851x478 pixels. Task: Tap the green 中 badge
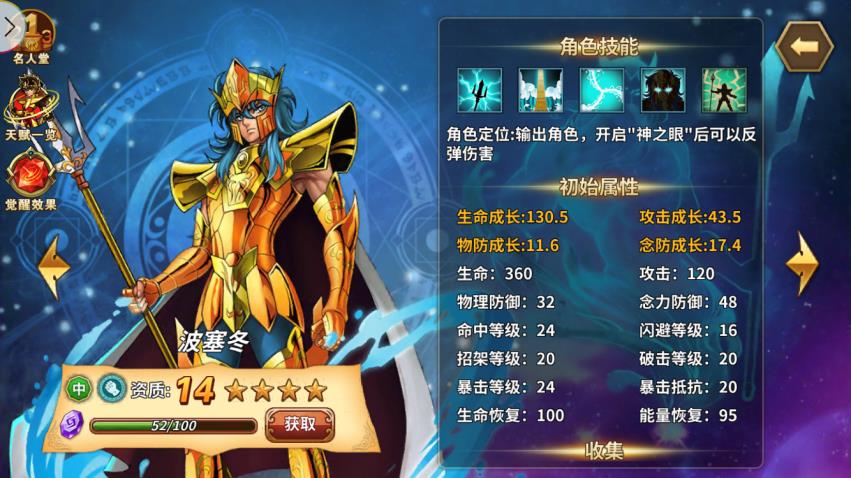click(79, 388)
